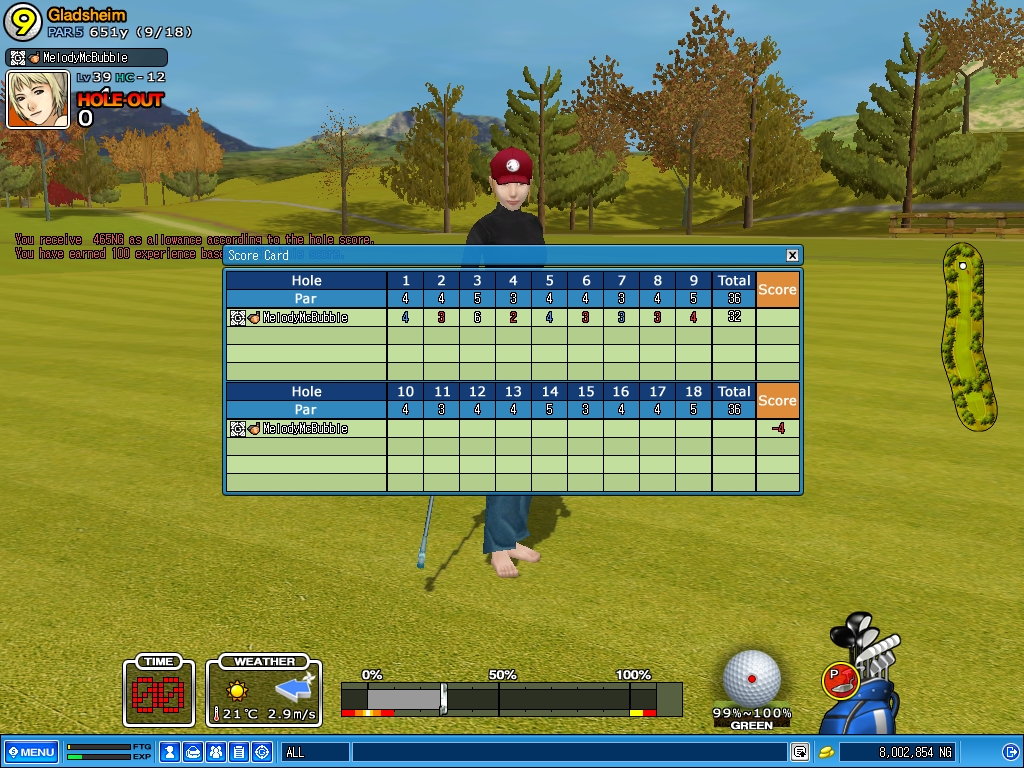The width and height of the screenshot is (1024, 768).
Task: Click the cloud-shaped icon in bottom toolbar
Action: point(193,752)
